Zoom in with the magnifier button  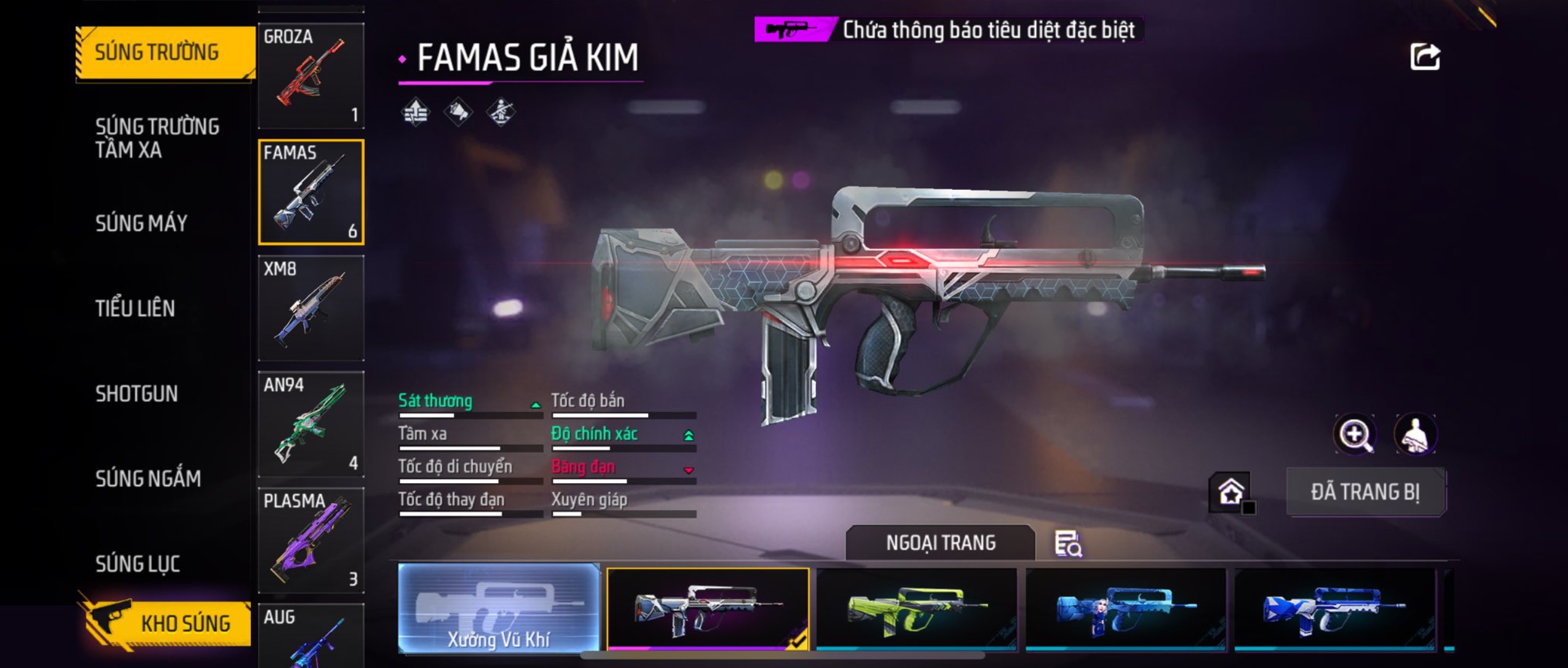coord(1355,434)
